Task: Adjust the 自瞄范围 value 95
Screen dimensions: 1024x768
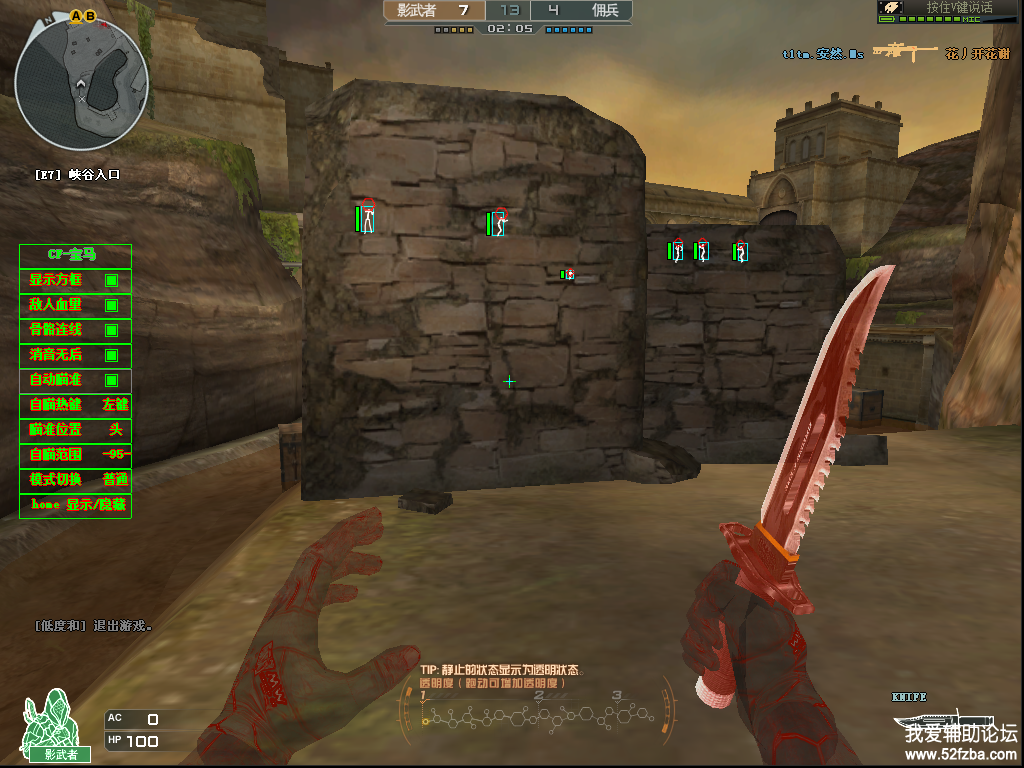Action: point(115,455)
